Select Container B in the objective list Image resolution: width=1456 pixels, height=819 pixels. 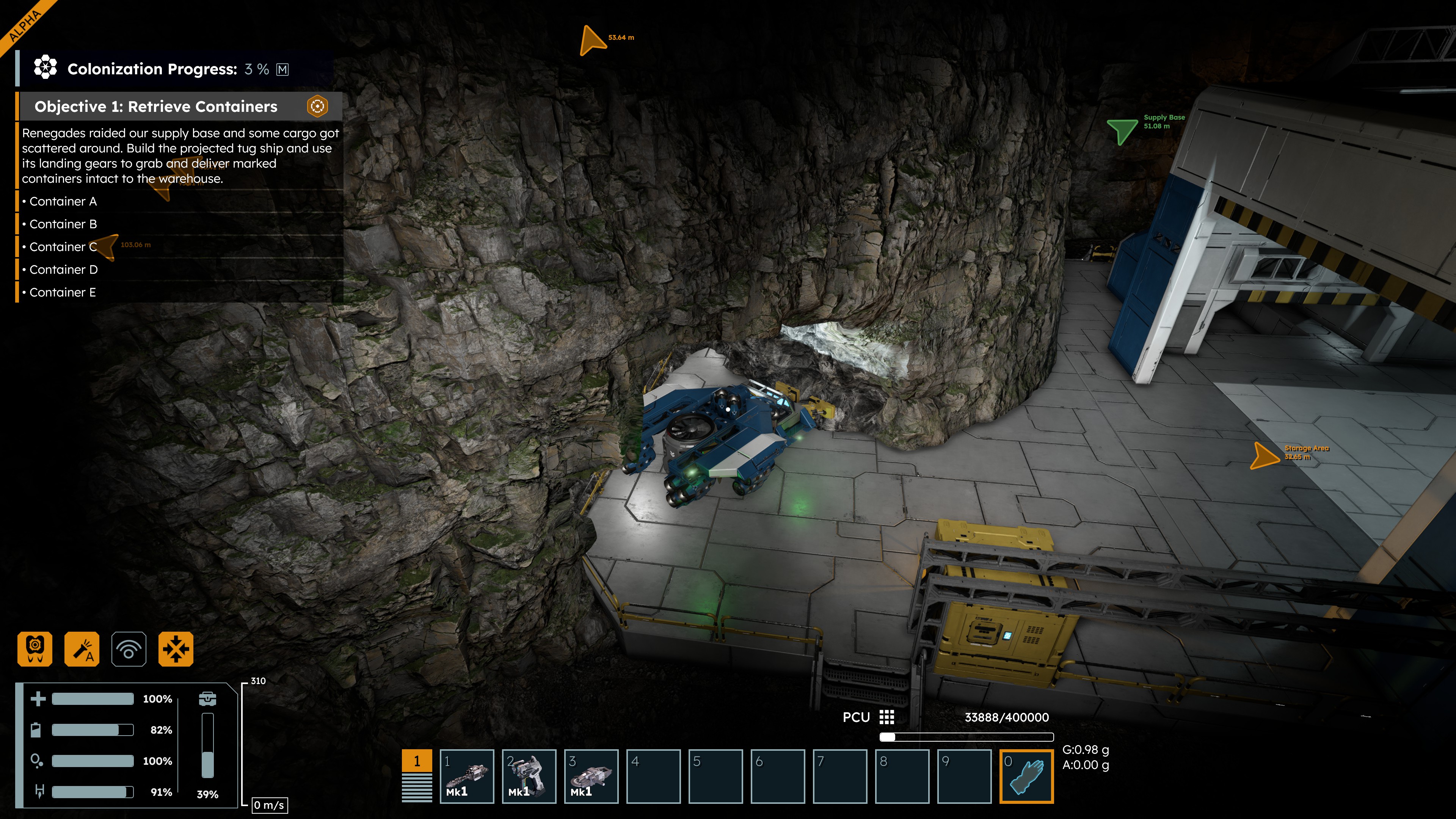pos(63,224)
